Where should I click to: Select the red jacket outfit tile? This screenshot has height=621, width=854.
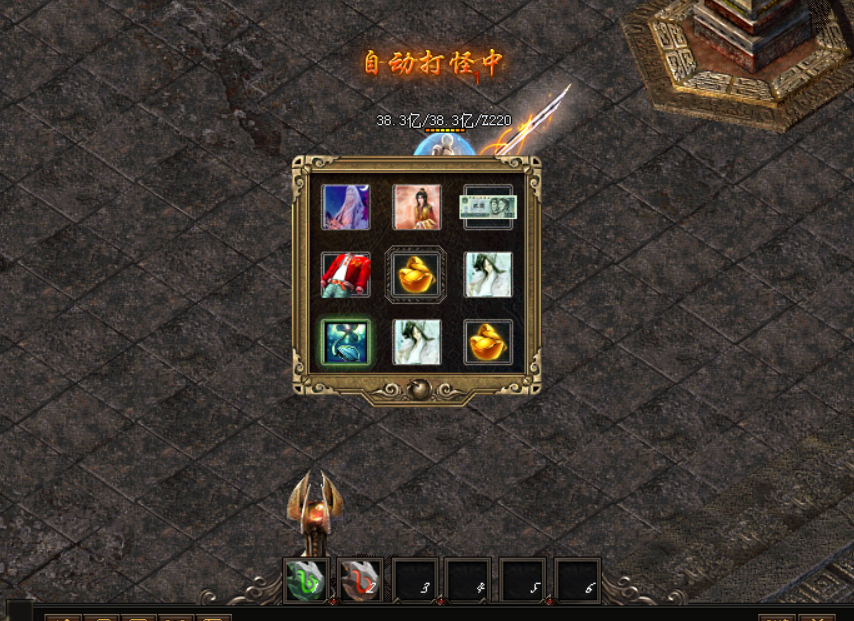click(x=345, y=275)
